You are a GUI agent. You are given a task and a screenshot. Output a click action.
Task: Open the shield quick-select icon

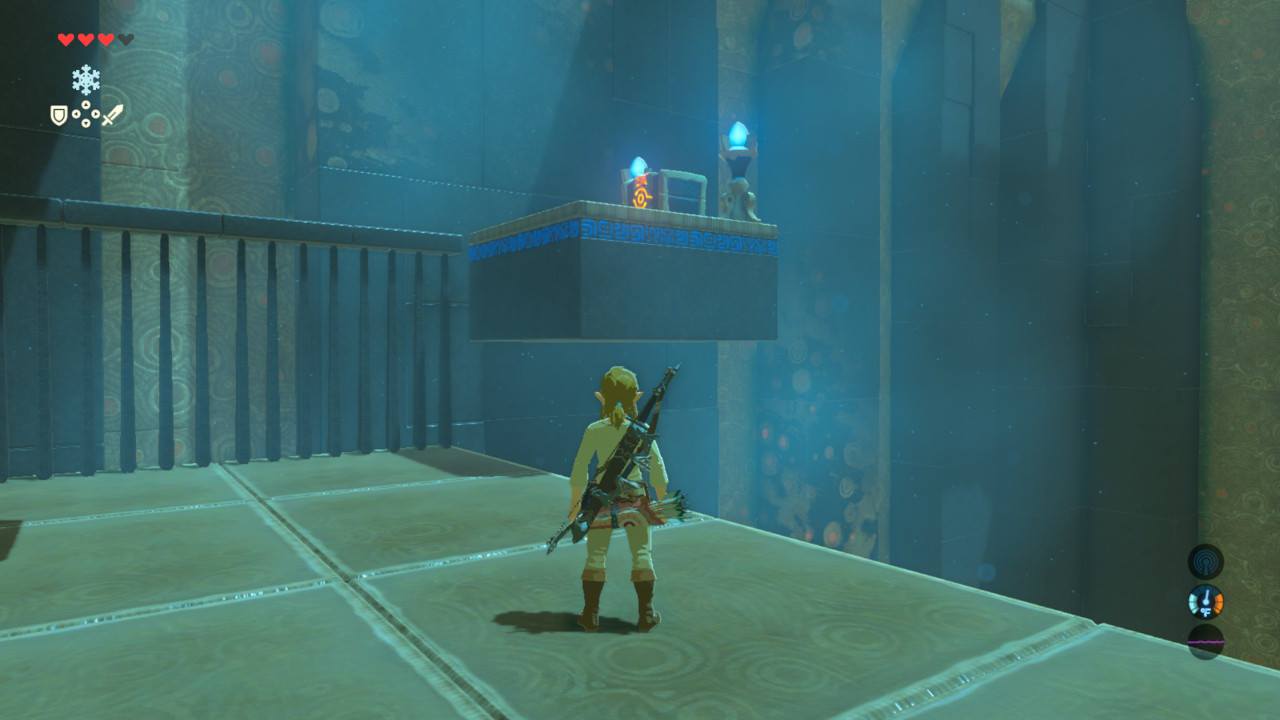click(x=59, y=116)
